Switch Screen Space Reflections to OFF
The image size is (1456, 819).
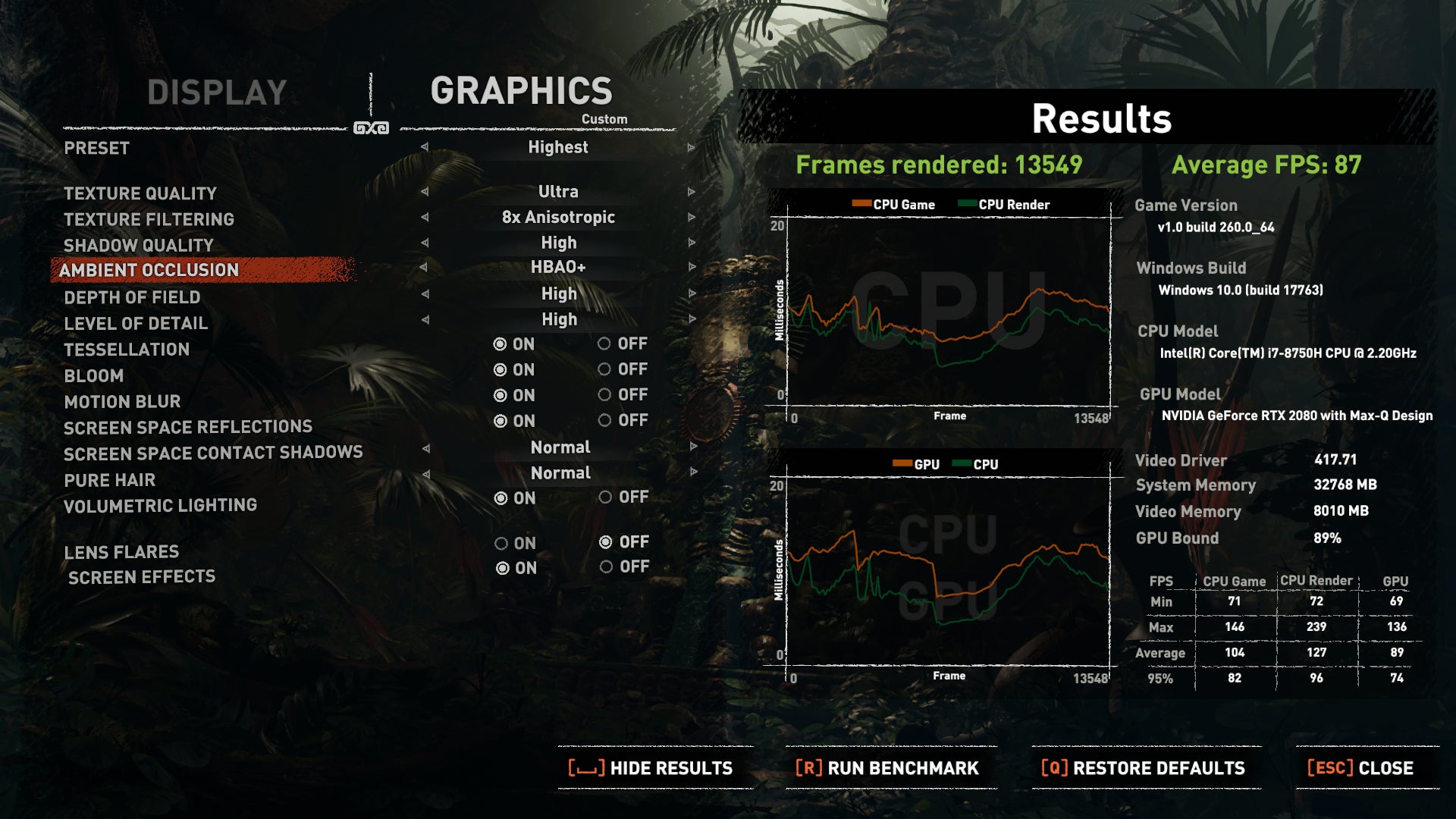pyautogui.click(x=605, y=421)
